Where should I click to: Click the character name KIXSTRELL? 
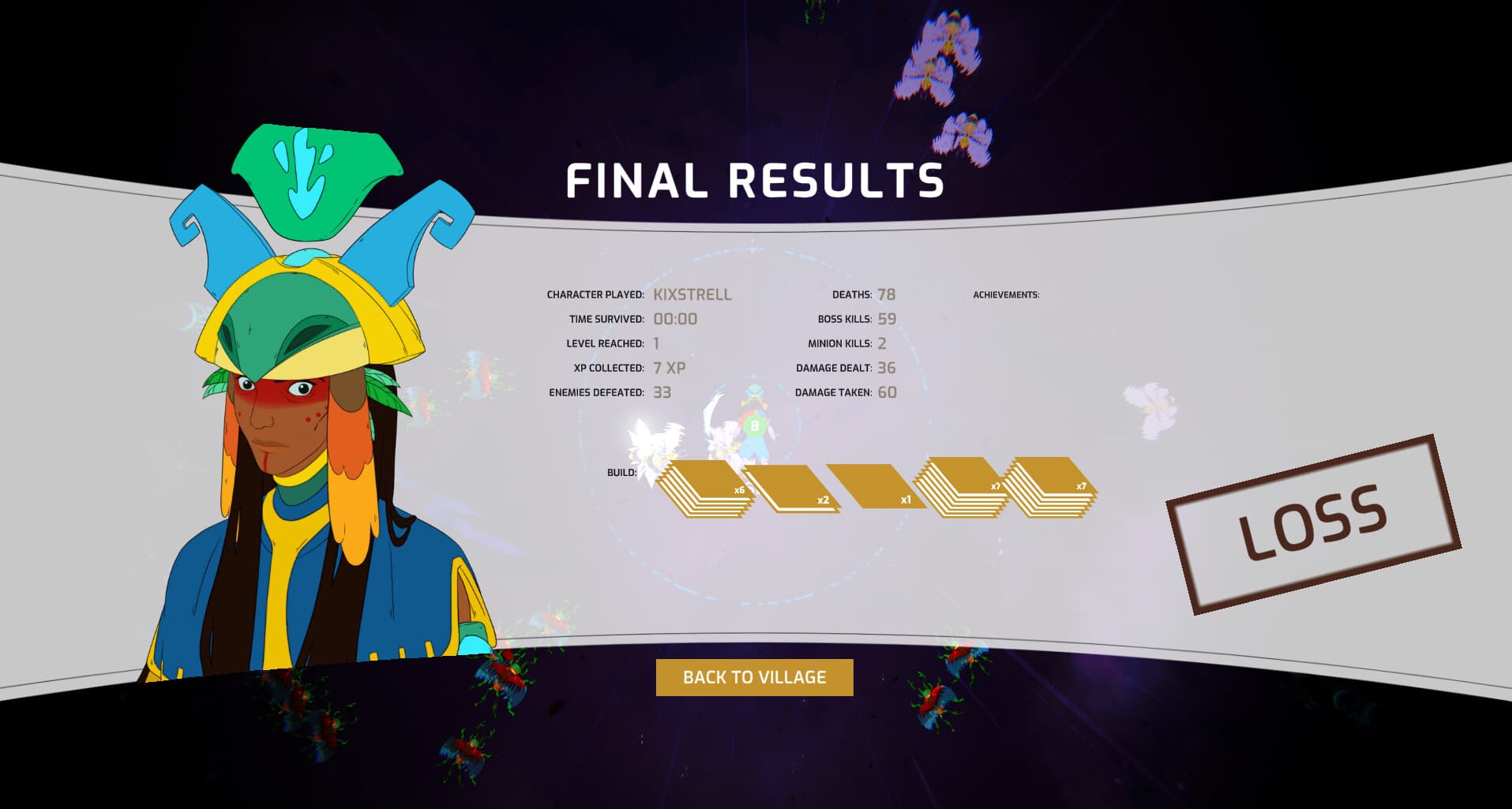click(x=693, y=294)
